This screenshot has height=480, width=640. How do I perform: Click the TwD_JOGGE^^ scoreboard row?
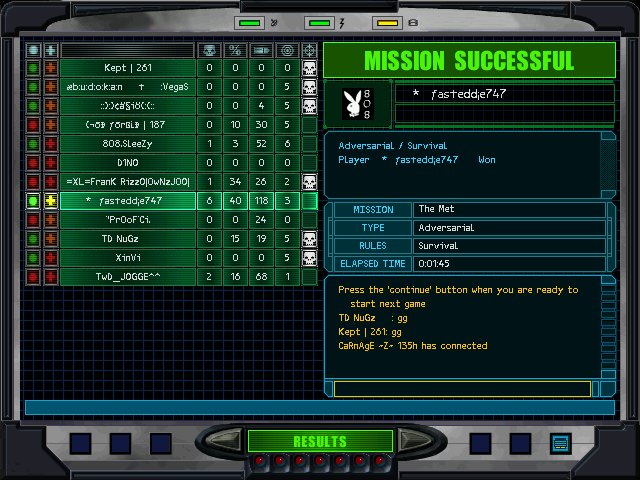[128, 276]
